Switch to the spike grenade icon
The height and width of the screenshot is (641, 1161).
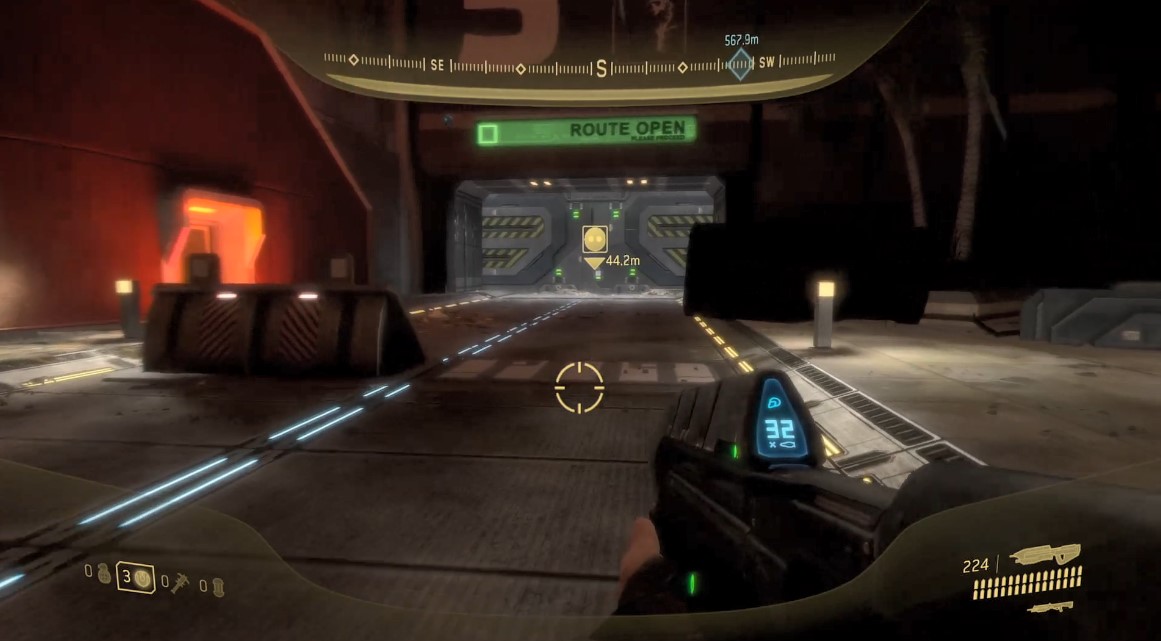coord(180,581)
